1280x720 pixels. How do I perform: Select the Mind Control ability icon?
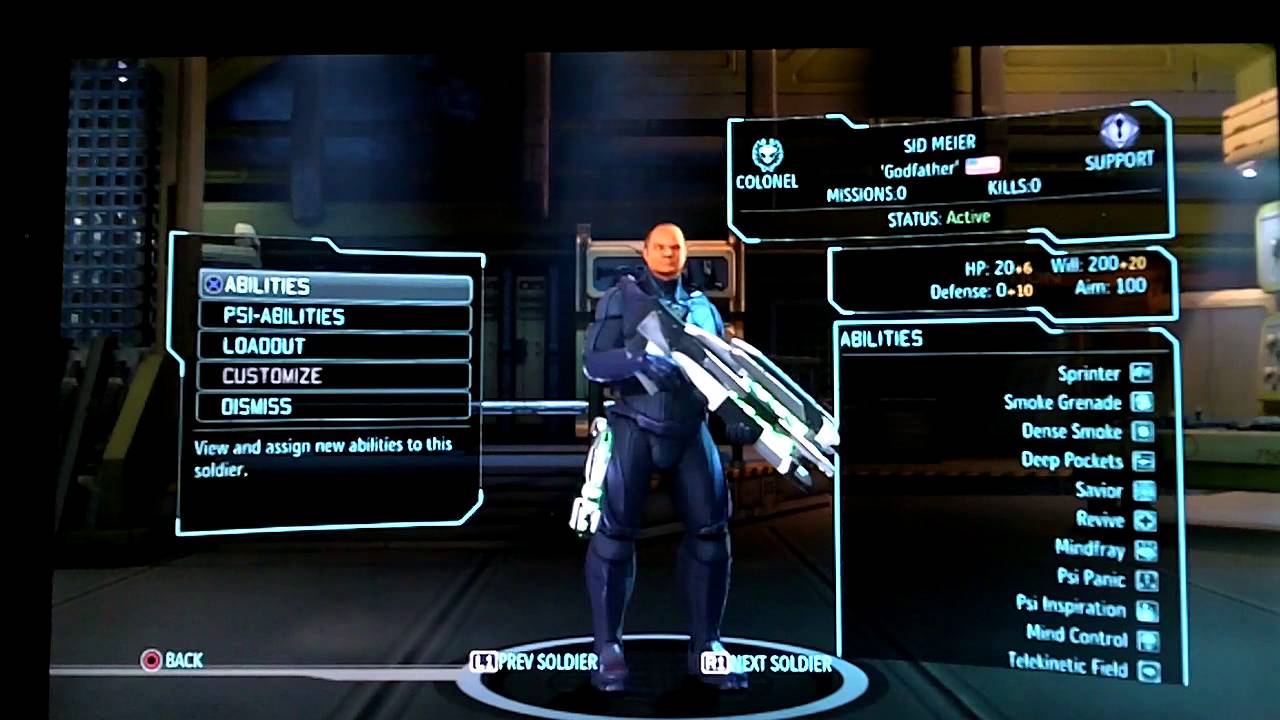pos(1148,639)
